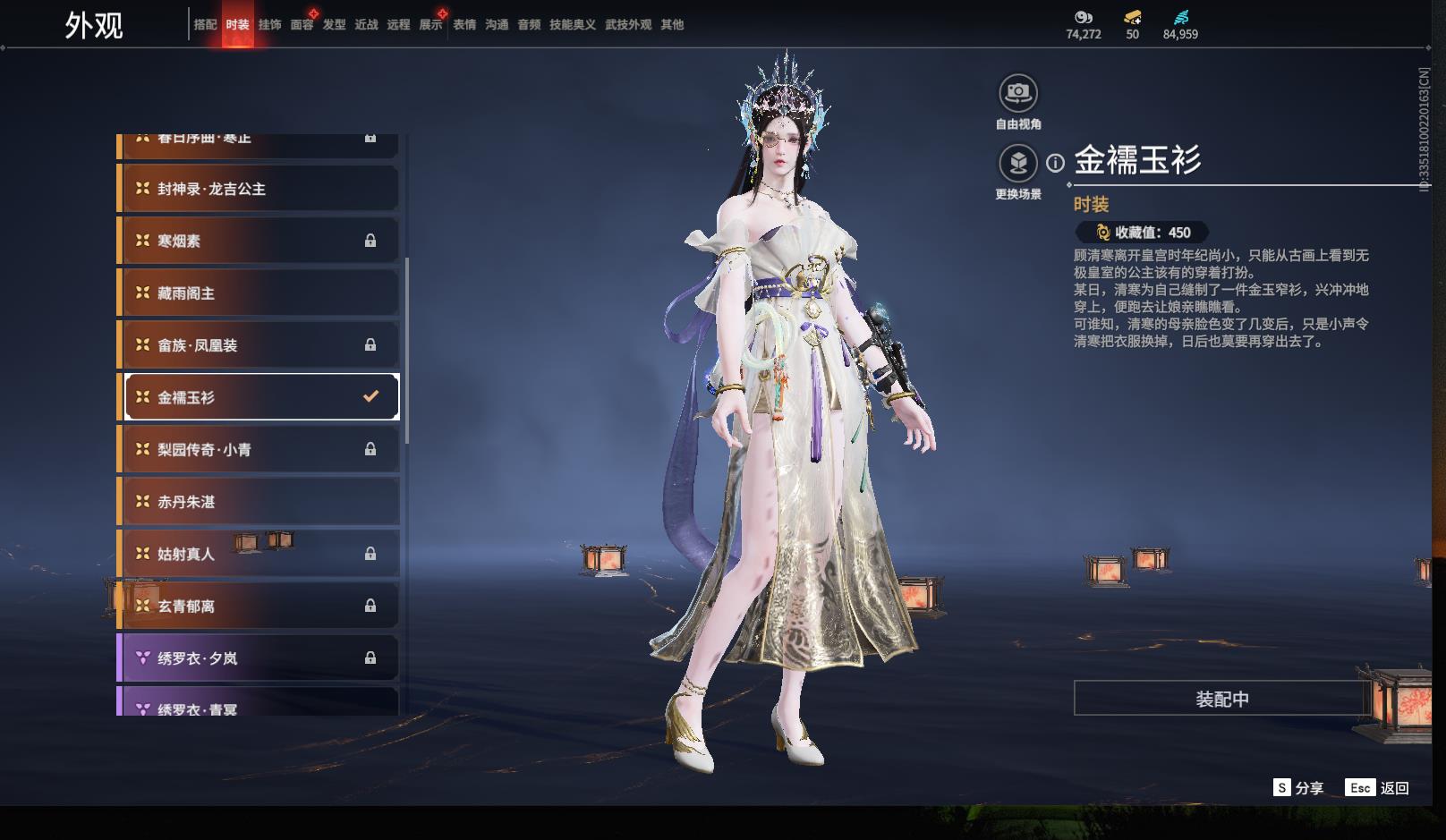
Task: Open the 技能奥义 tab
Action: pos(572,25)
